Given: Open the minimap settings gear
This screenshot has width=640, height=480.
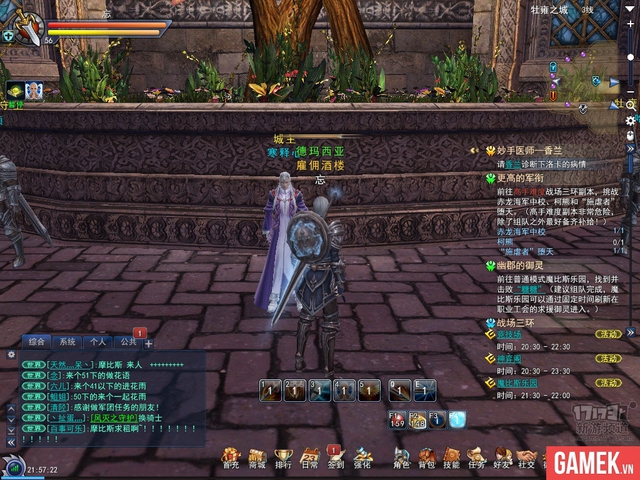Looking at the screenshot, I should pos(631,120).
